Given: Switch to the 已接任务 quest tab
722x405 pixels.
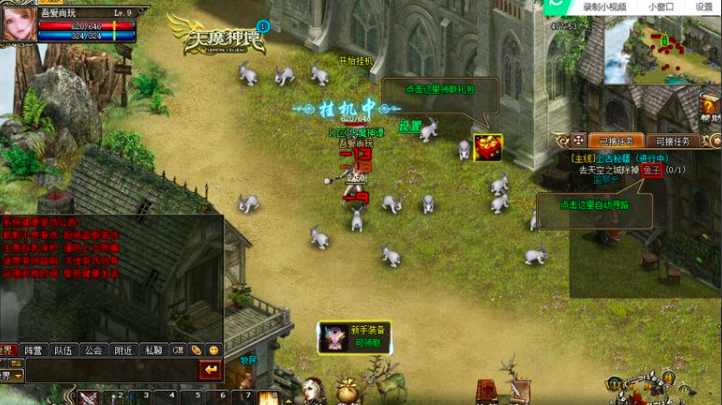Looking at the screenshot, I should click(615, 141).
